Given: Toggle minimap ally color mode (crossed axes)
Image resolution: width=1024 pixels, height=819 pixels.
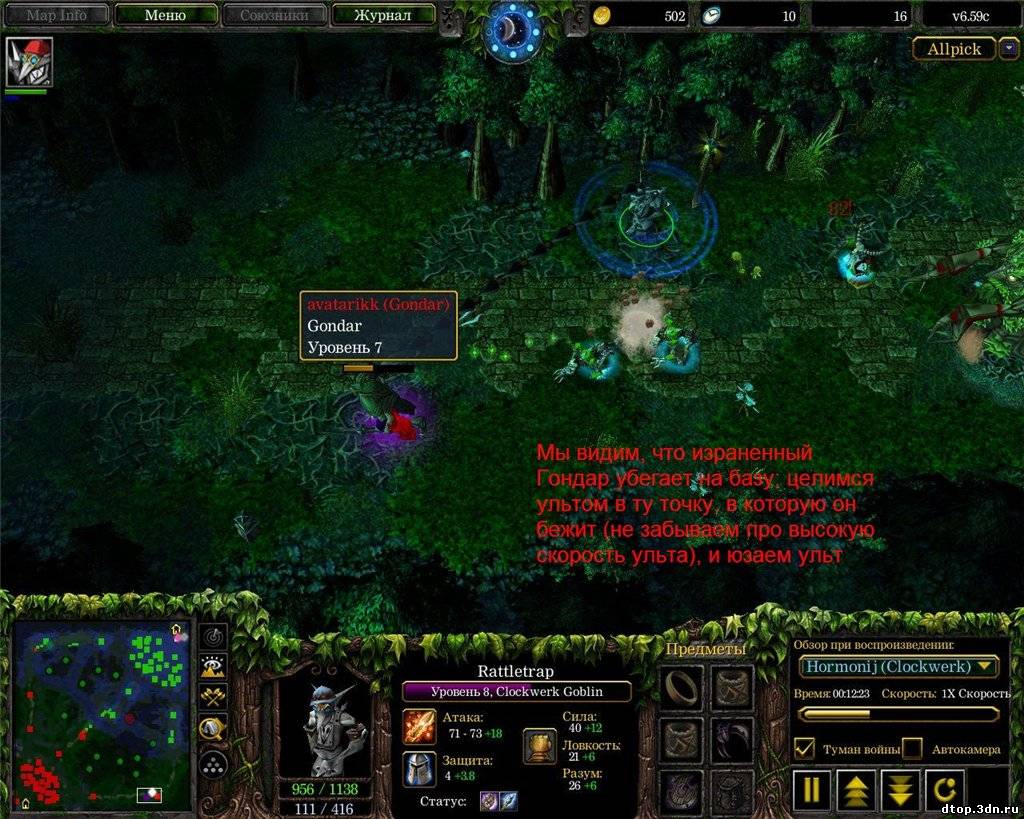Looking at the screenshot, I should pos(214,698).
